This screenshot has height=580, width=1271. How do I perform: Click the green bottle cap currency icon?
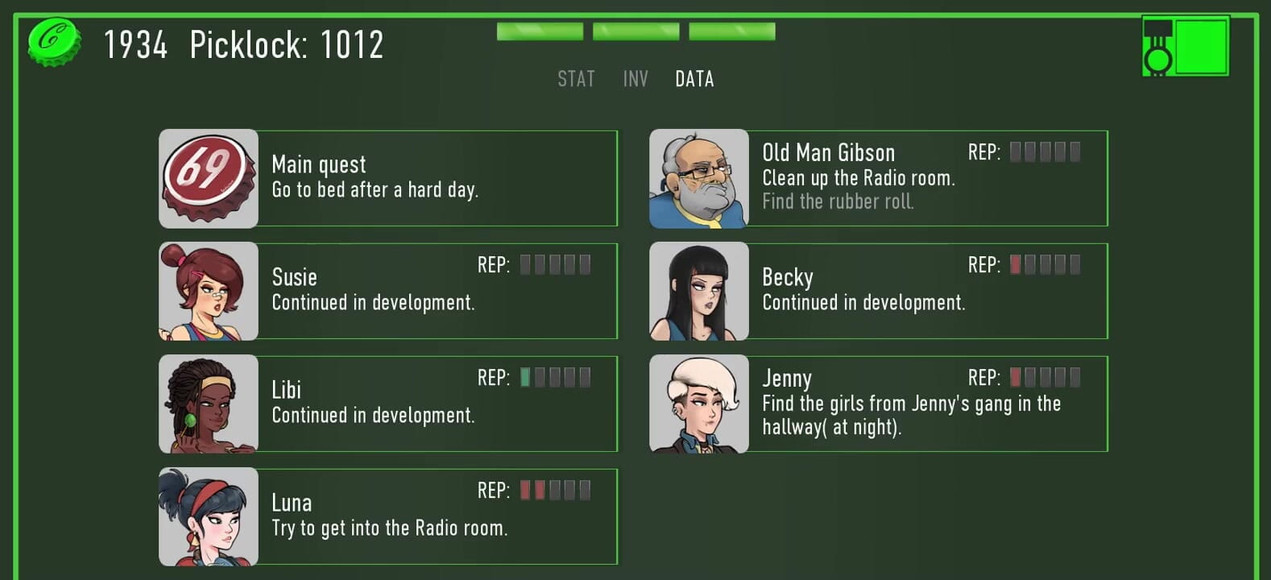[x=54, y=42]
